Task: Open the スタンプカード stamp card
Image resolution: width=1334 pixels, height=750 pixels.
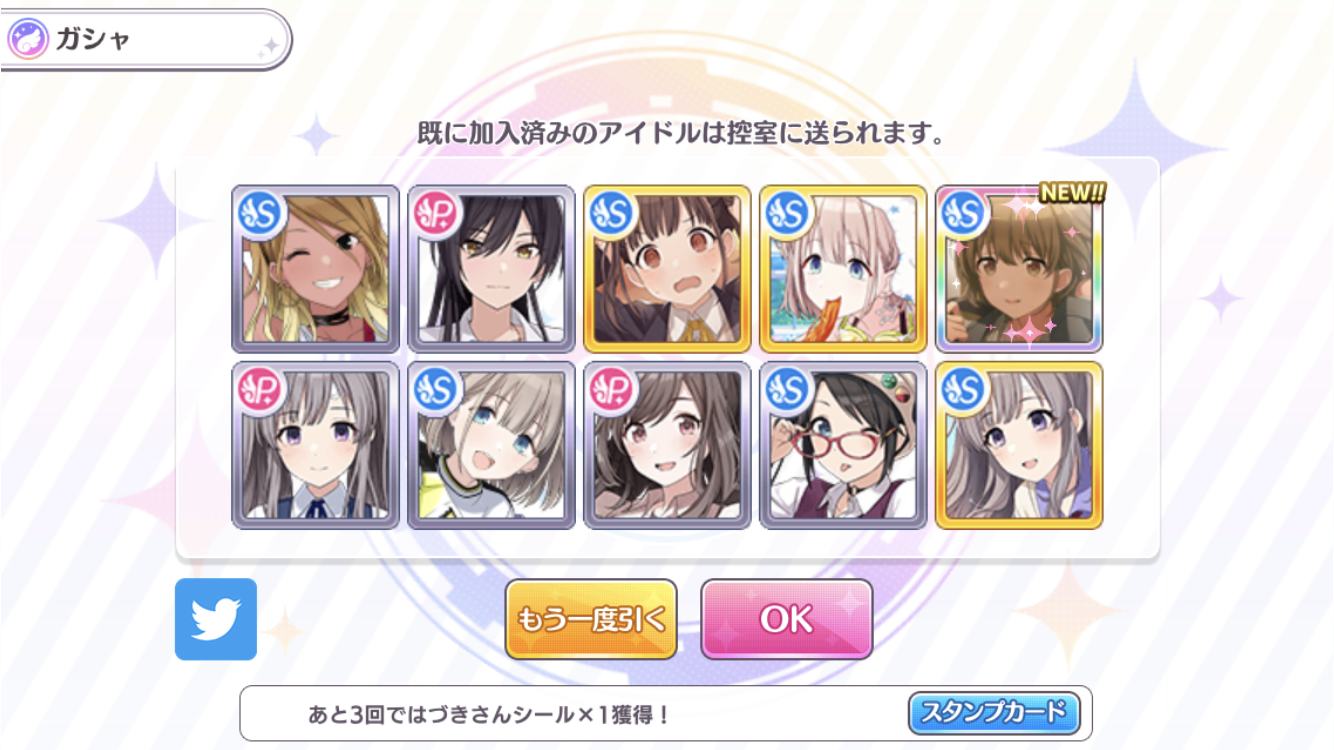Action: (x=993, y=713)
